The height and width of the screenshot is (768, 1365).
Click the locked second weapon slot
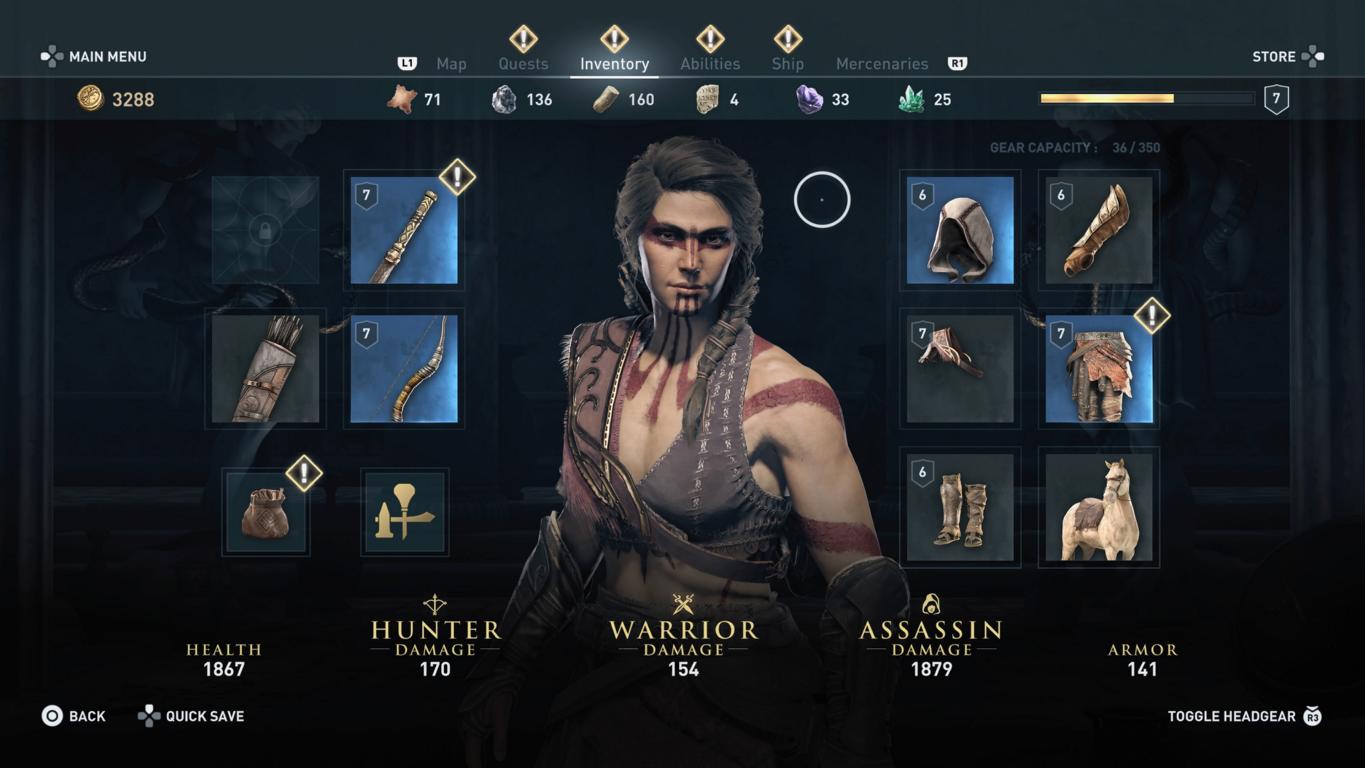click(265, 231)
